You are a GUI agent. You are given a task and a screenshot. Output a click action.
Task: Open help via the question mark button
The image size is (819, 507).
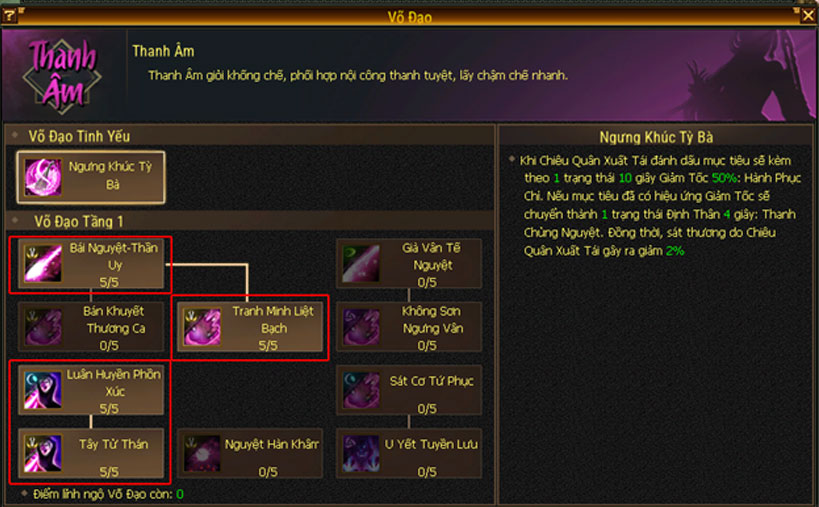tap(10, 15)
